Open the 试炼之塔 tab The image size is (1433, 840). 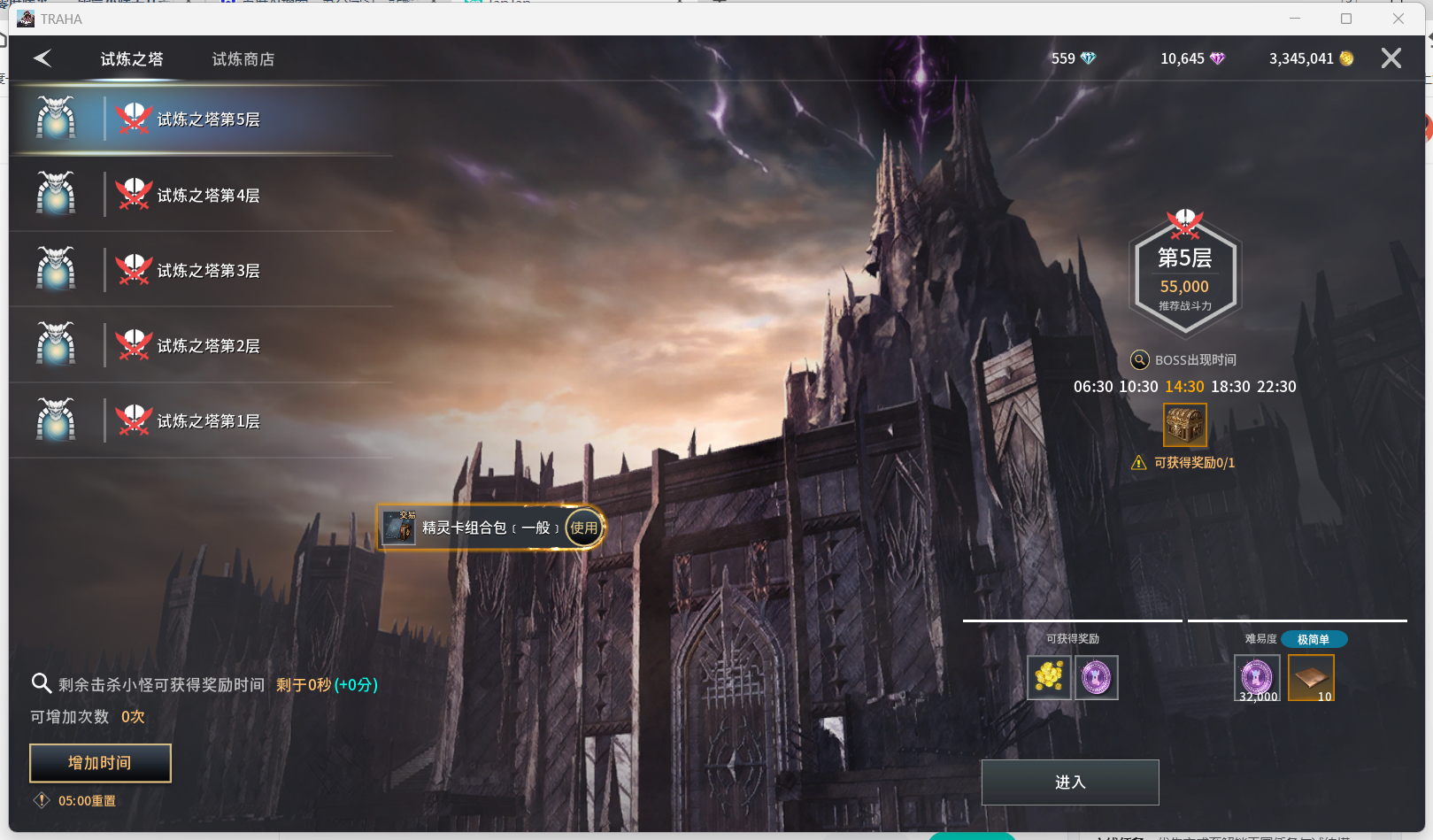click(132, 59)
